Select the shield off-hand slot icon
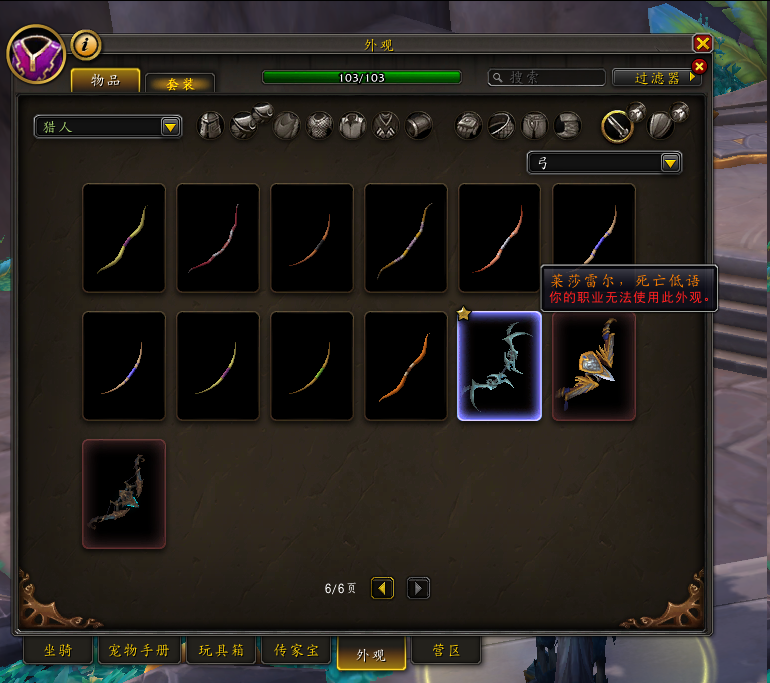Screen dimensions: 770x683 pyautogui.click(x=661, y=125)
